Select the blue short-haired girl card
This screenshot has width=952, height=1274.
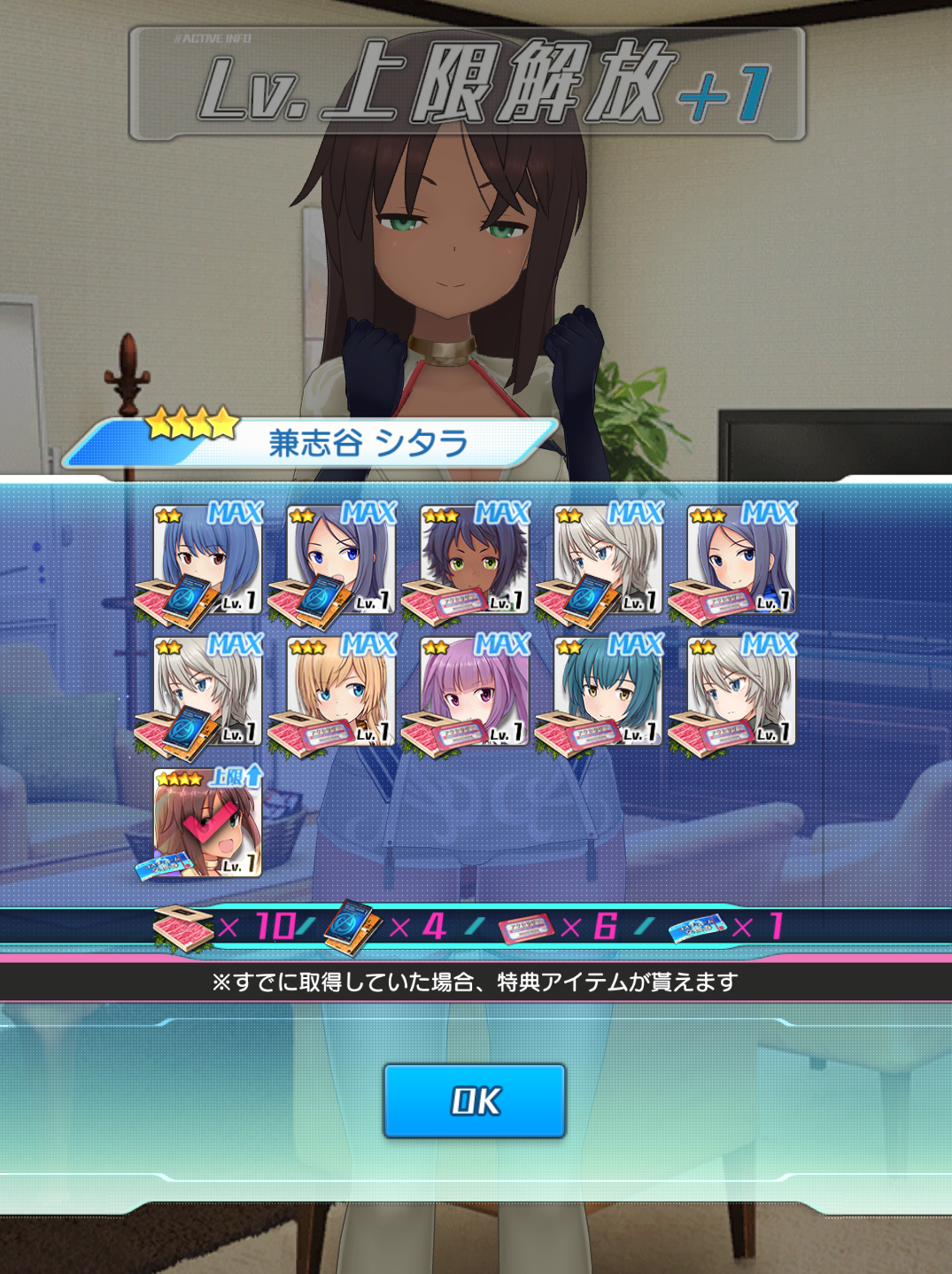click(207, 559)
